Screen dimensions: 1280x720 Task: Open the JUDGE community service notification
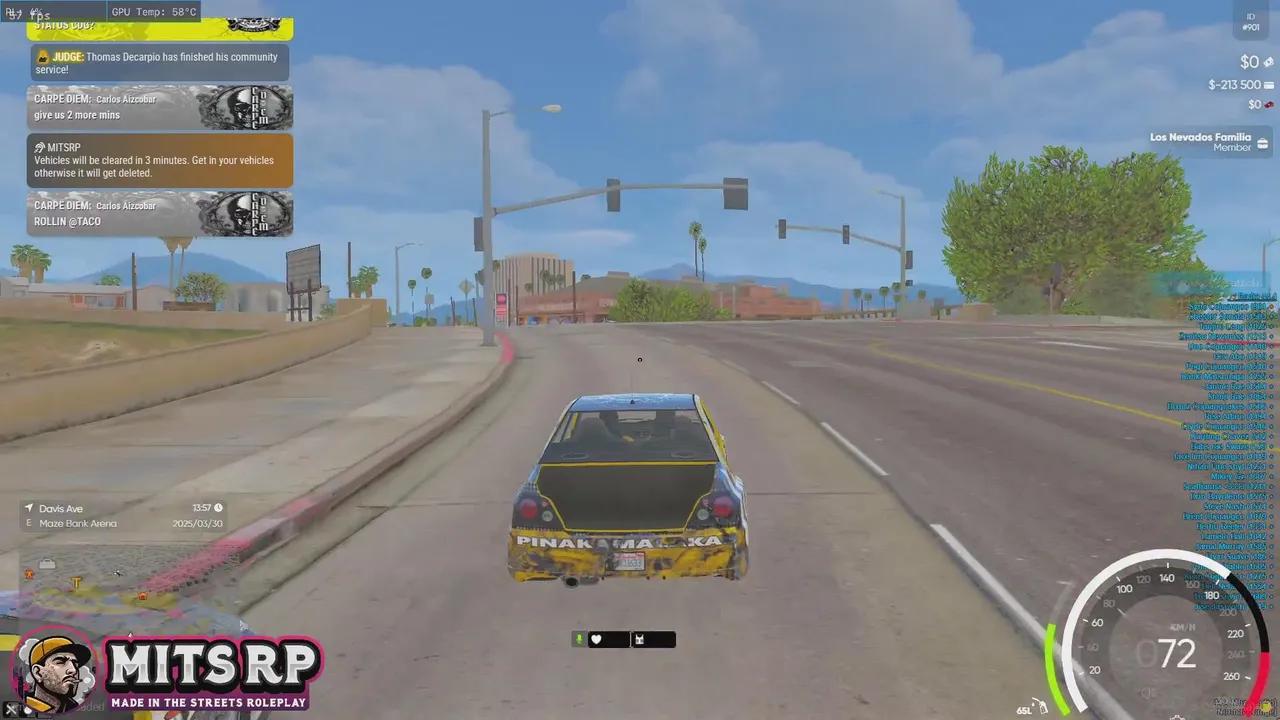[x=157, y=62]
